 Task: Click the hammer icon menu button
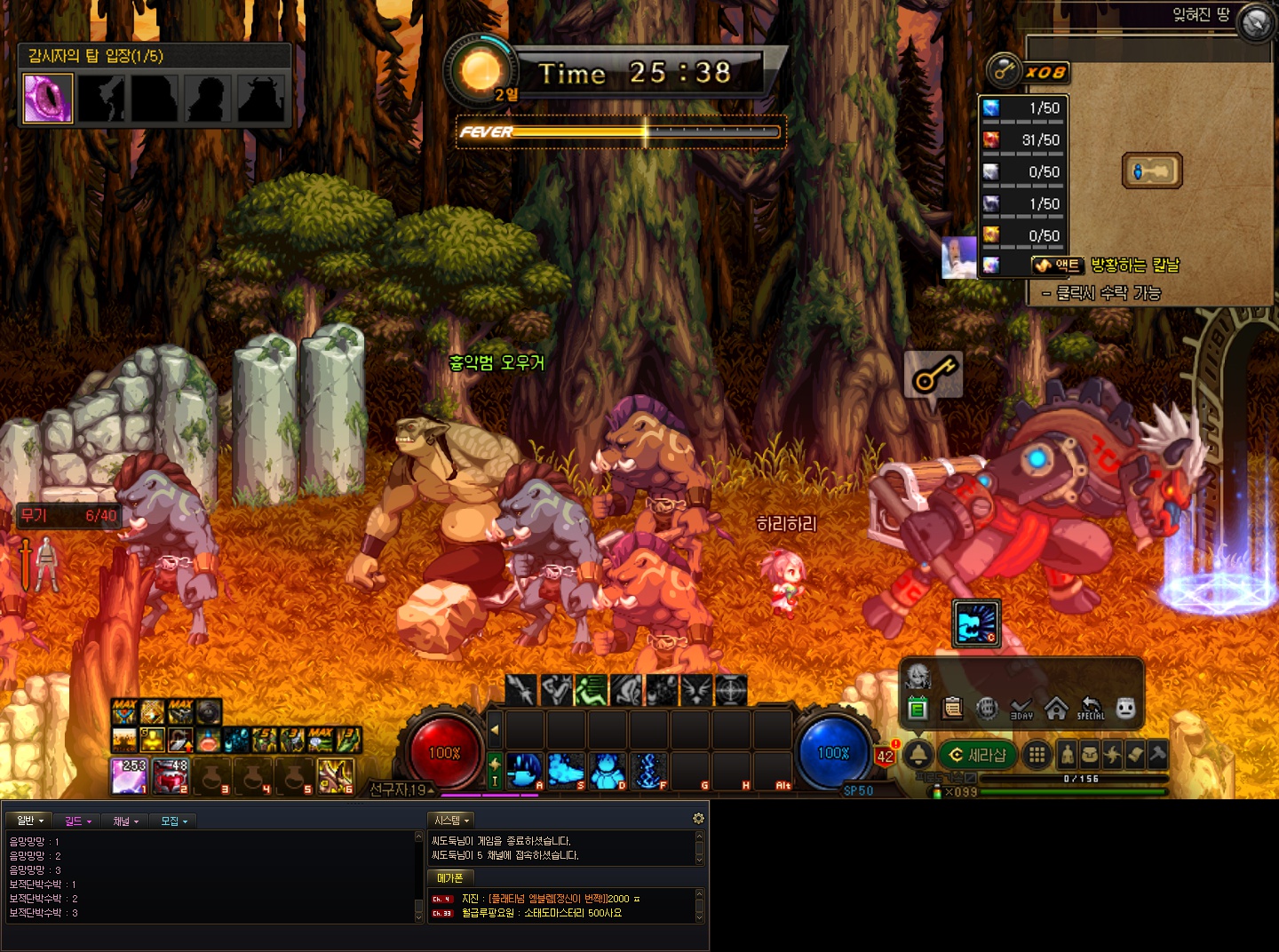tap(1157, 755)
